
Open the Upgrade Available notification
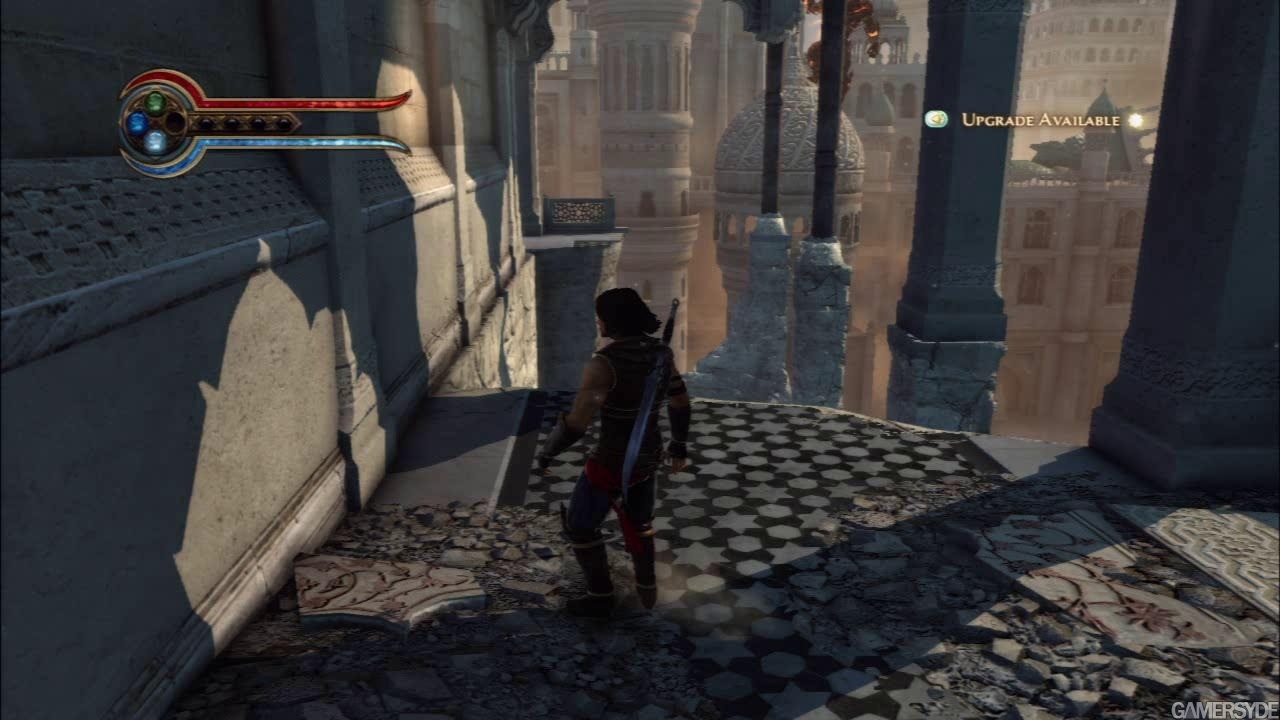point(1040,120)
